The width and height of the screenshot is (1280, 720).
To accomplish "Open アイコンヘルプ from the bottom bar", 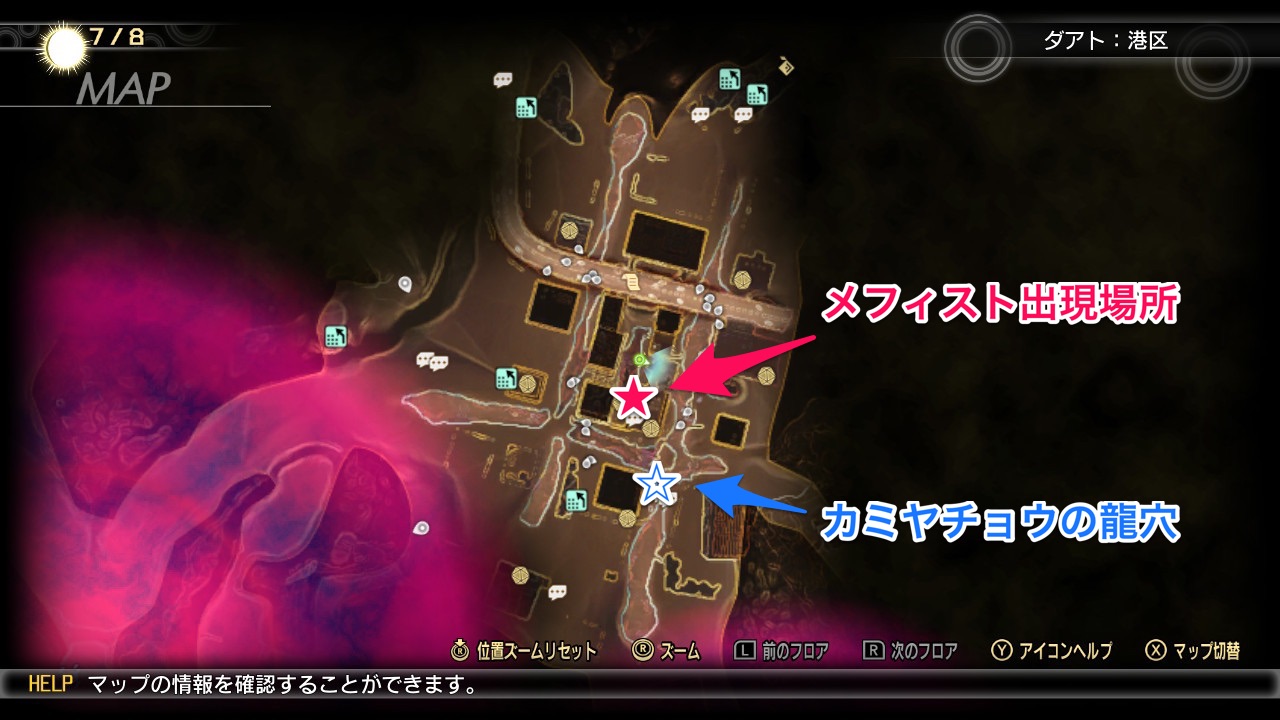I will point(1038,650).
